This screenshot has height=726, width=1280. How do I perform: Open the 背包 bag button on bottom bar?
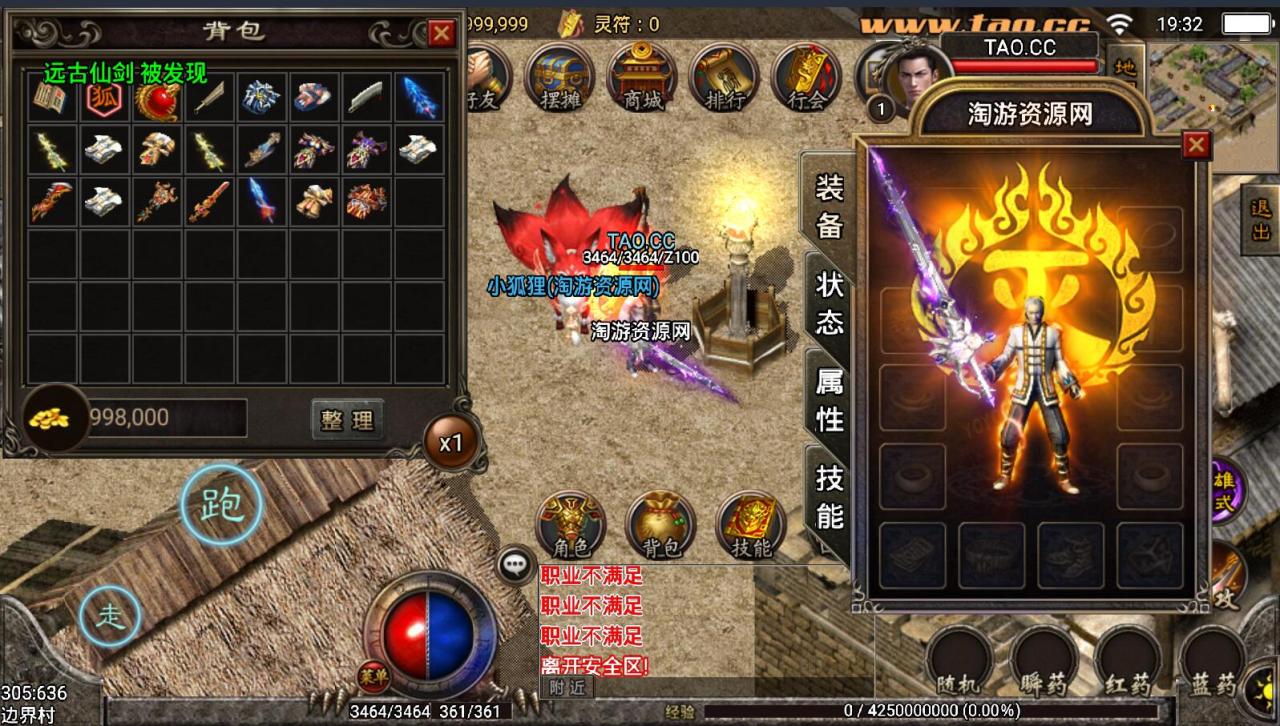[660, 525]
